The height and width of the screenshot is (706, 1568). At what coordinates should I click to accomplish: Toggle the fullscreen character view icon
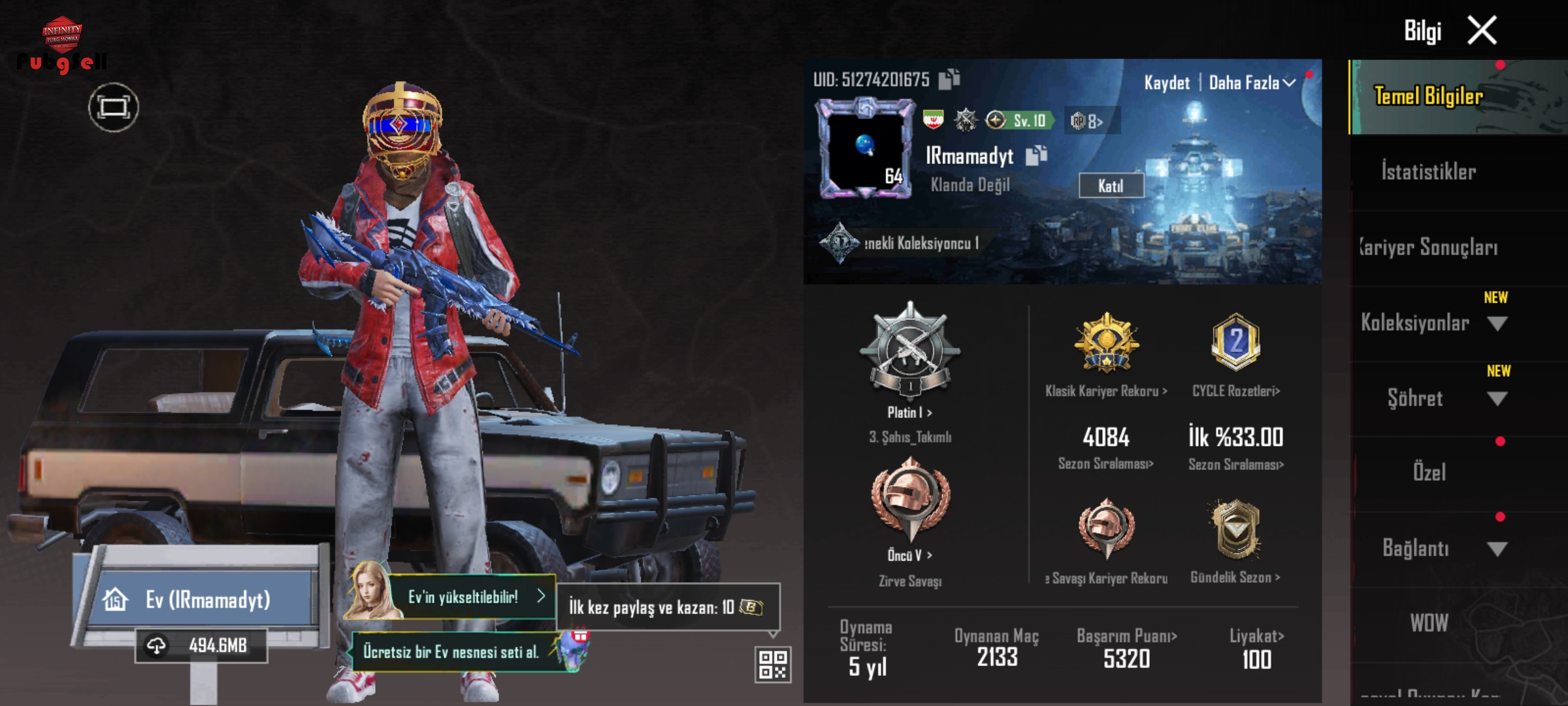pos(114,107)
